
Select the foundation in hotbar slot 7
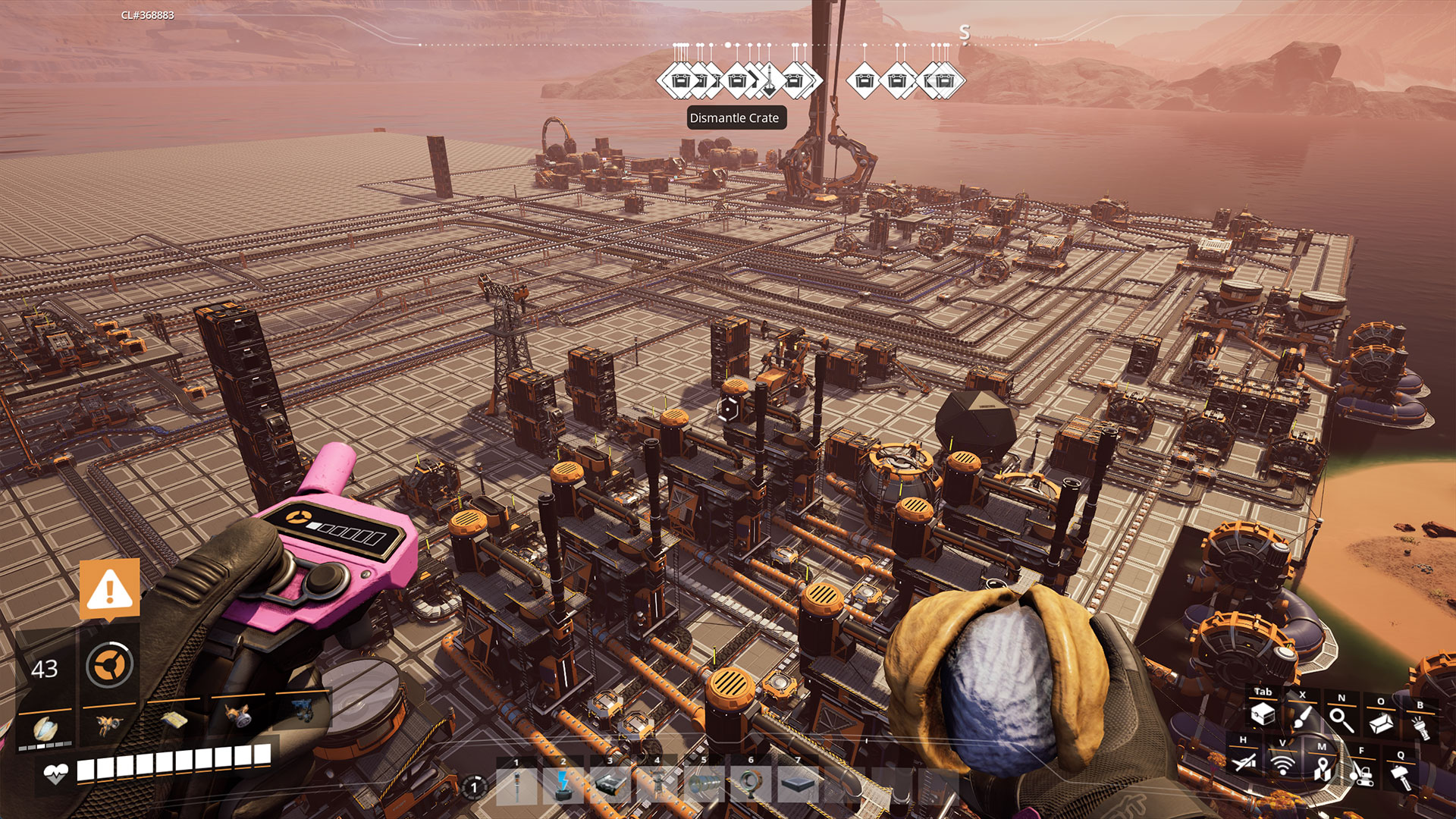pyautogui.click(x=799, y=785)
